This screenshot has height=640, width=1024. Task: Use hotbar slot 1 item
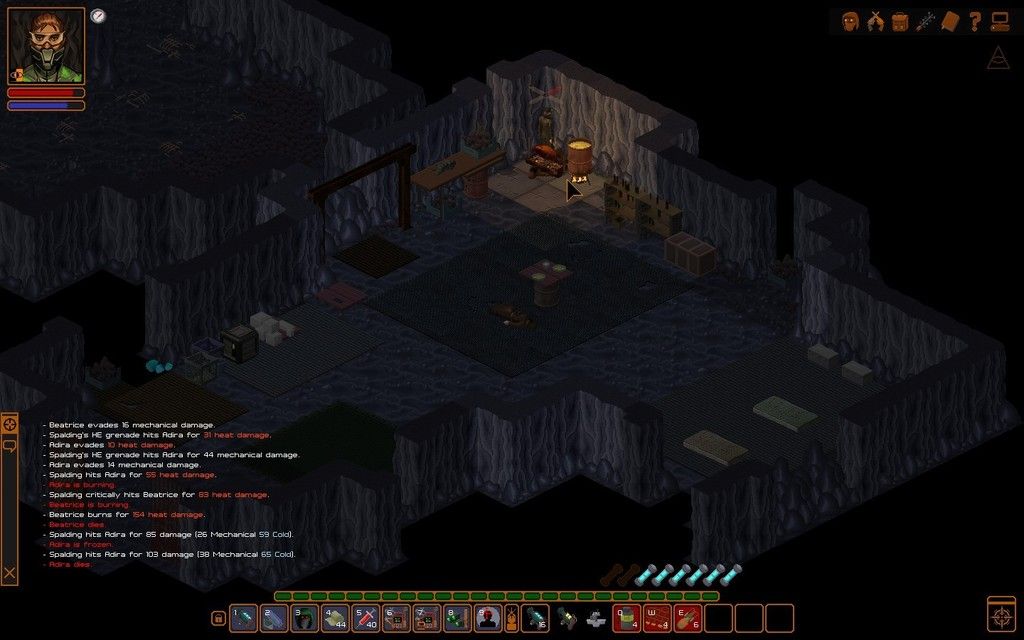(243, 618)
